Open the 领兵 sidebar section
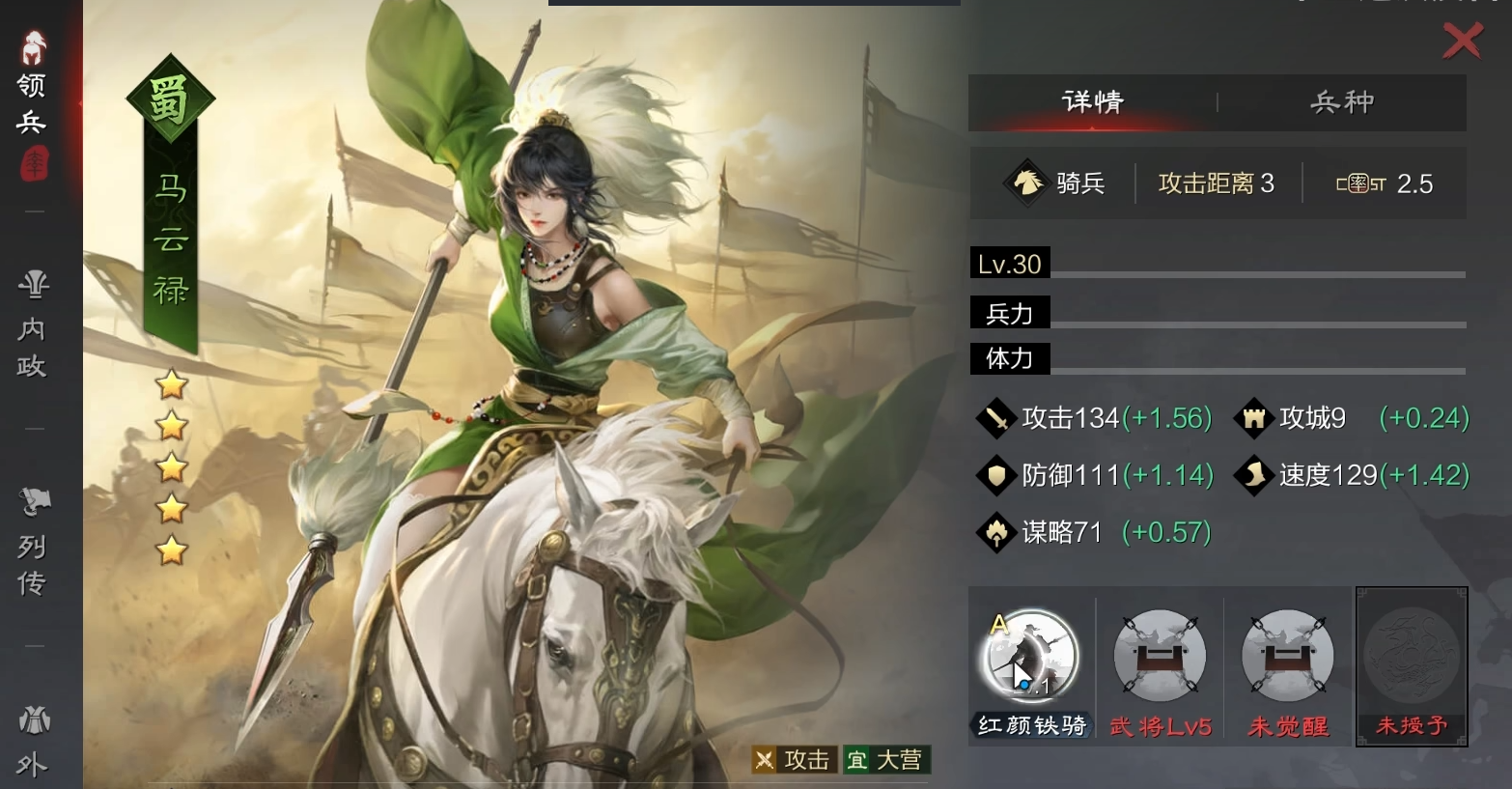Viewport: 1512px width, 789px height. tap(33, 101)
